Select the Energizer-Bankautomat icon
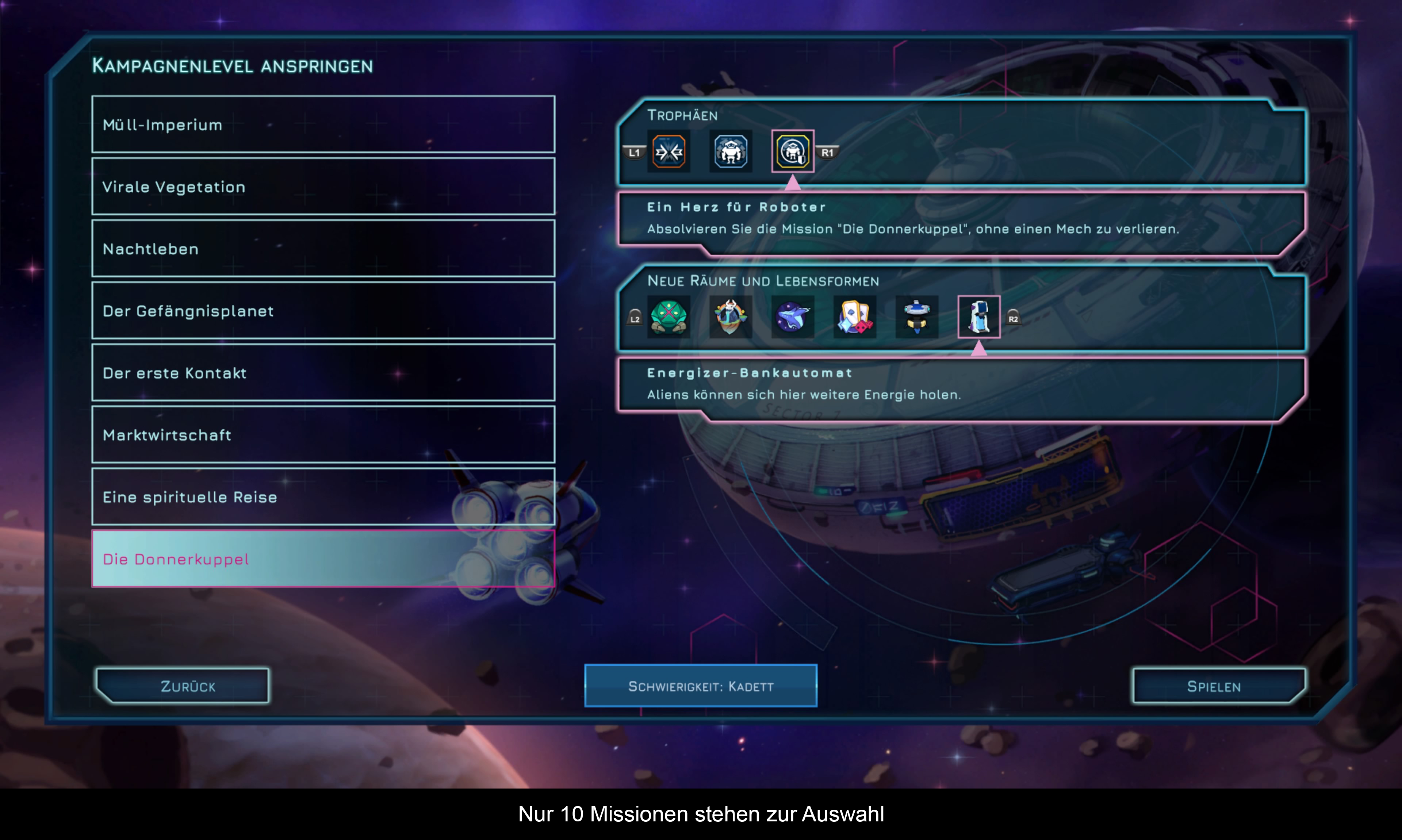This screenshot has width=1402, height=840. tap(978, 317)
